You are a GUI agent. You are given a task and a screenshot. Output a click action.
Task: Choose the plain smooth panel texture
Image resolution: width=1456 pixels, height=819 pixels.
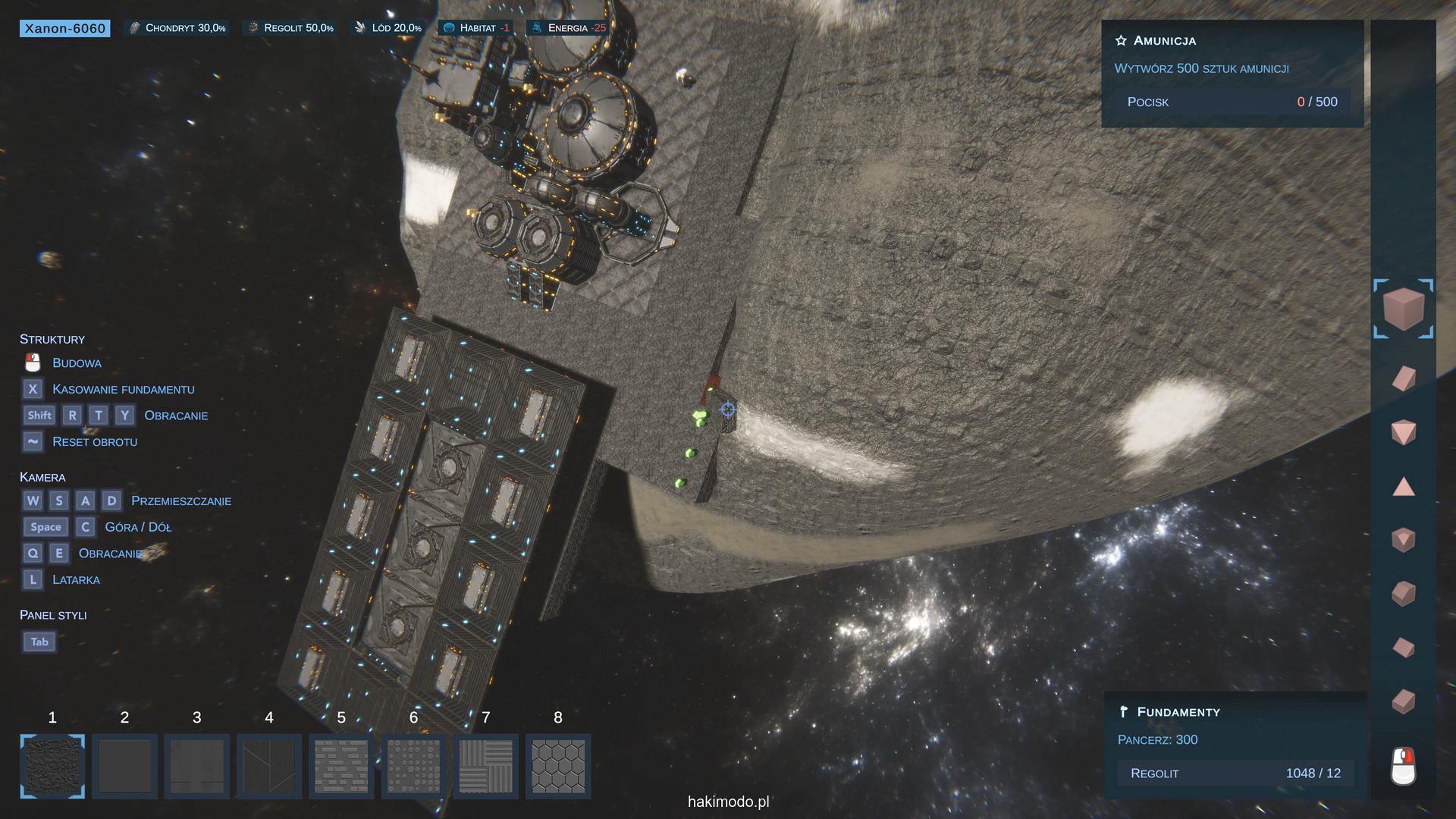tap(124, 766)
